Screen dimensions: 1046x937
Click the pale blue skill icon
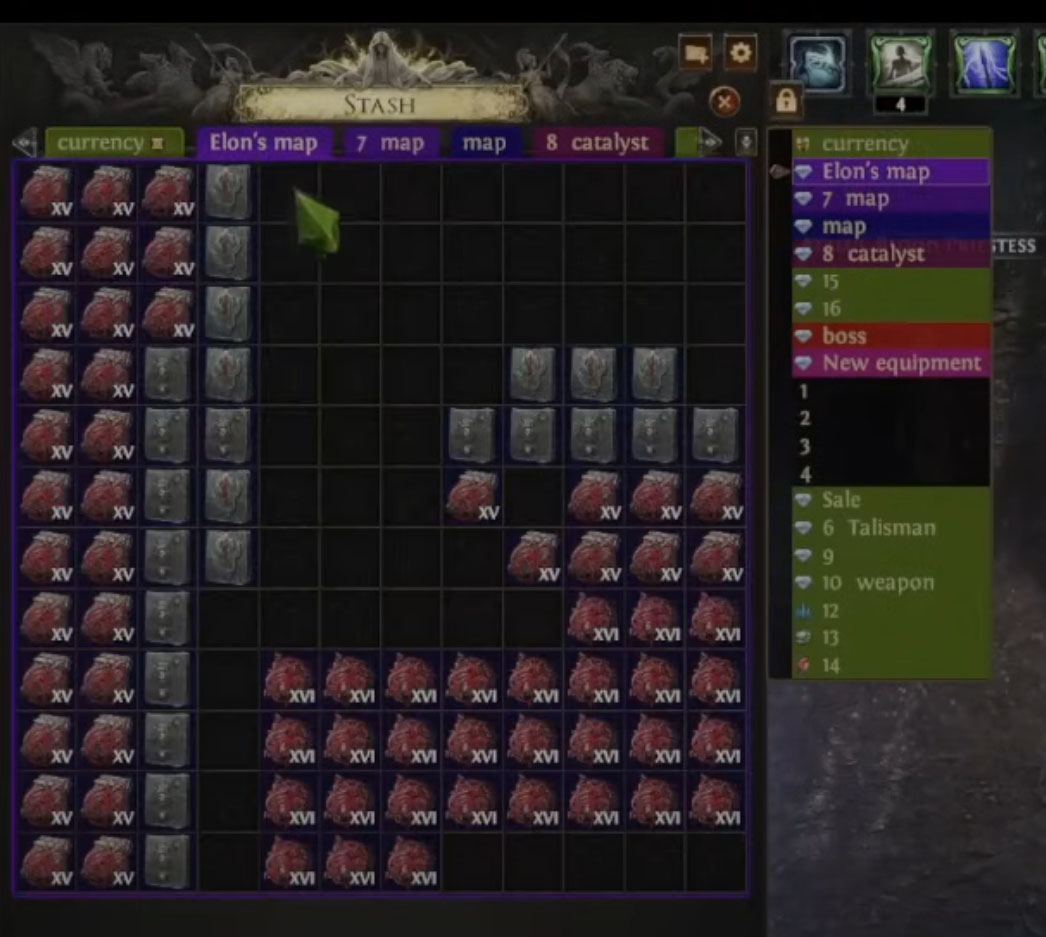coord(818,61)
